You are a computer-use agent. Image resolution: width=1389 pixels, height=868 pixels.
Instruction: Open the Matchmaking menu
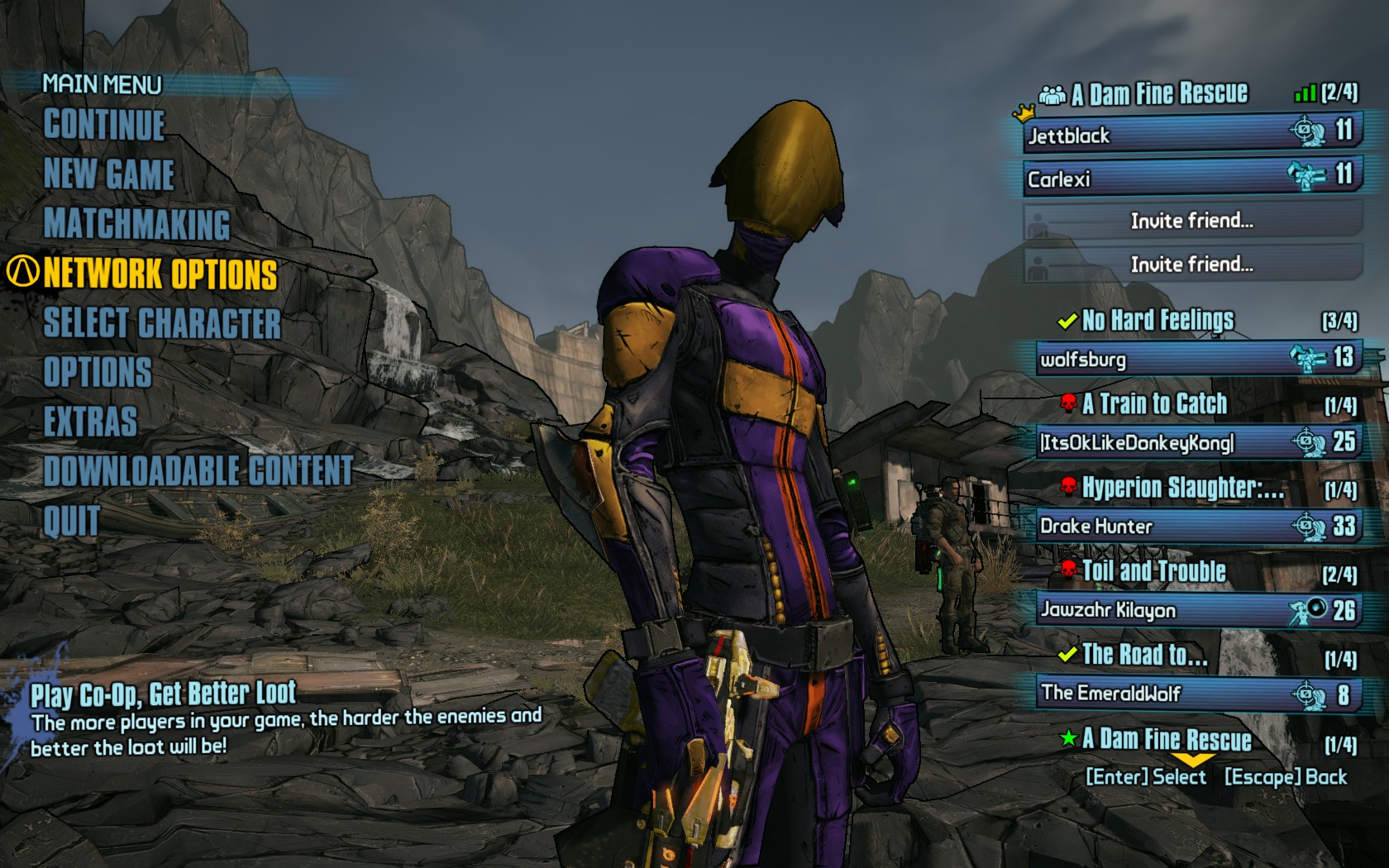[x=137, y=224]
